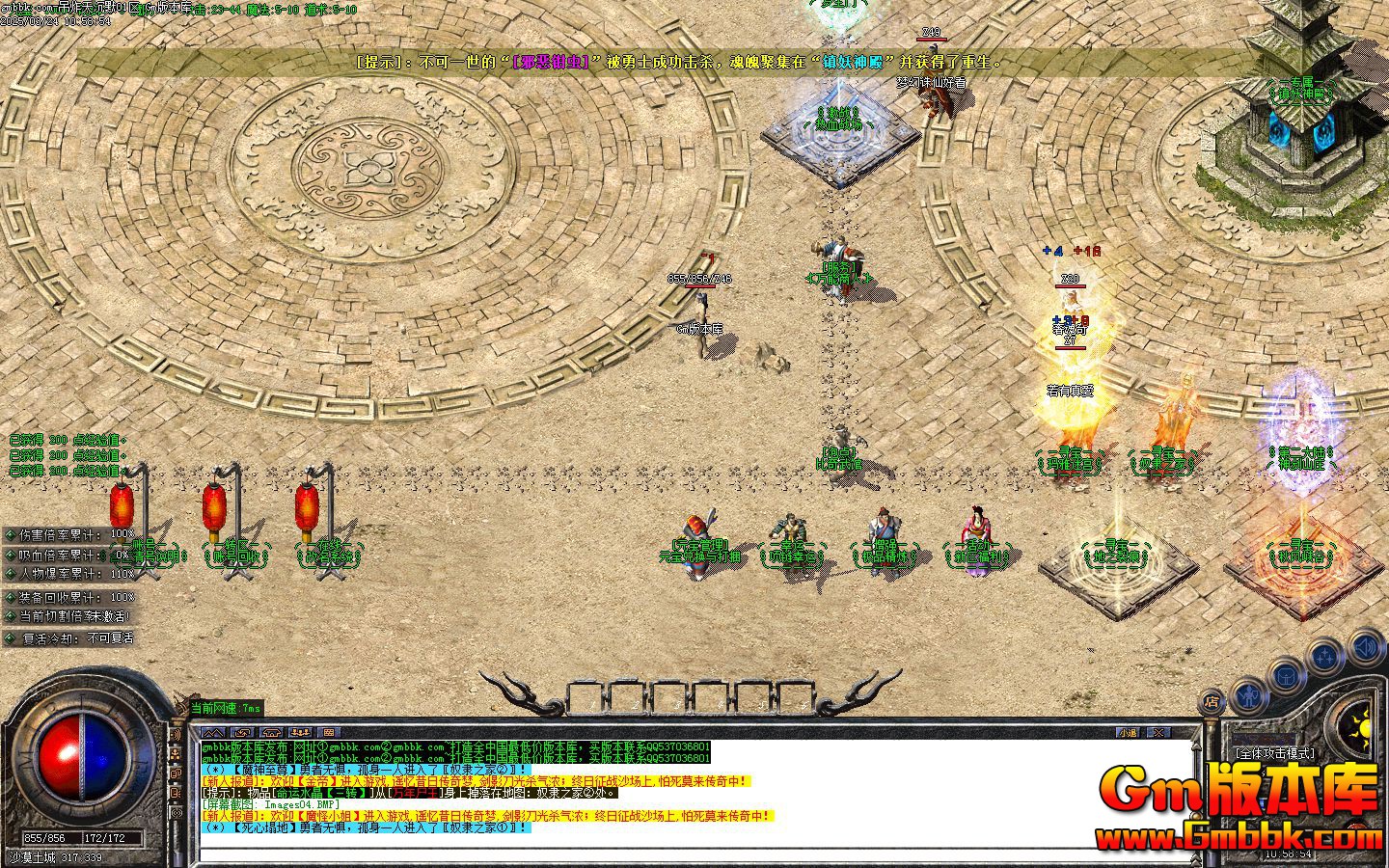Click the 店 shop icon above the orb
The width and height of the screenshot is (1389, 868).
pyautogui.click(x=1212, y=701)
